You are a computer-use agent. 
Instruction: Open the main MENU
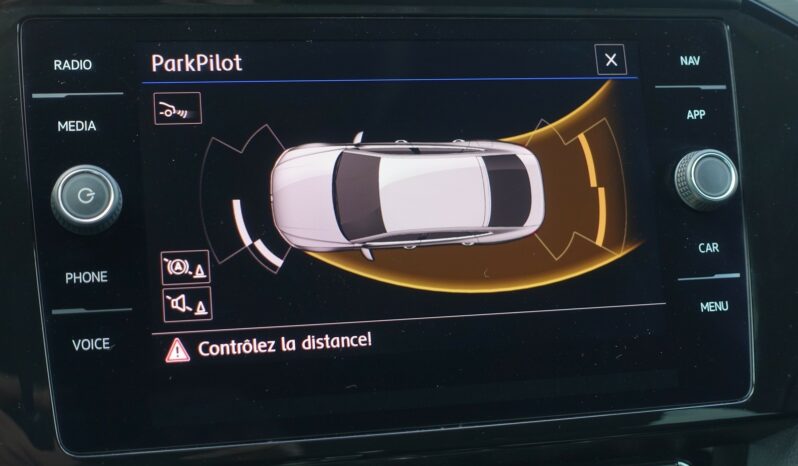714,306
